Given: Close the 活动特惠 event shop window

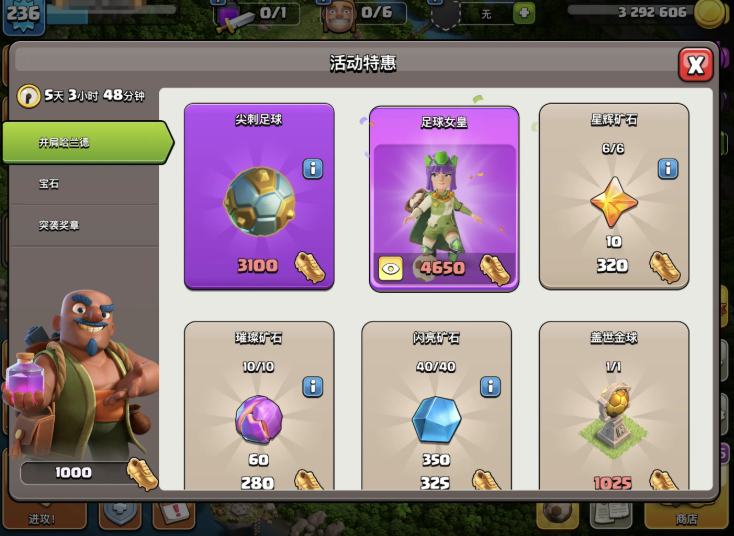Looking at the screenshot, I should [695, 64].
